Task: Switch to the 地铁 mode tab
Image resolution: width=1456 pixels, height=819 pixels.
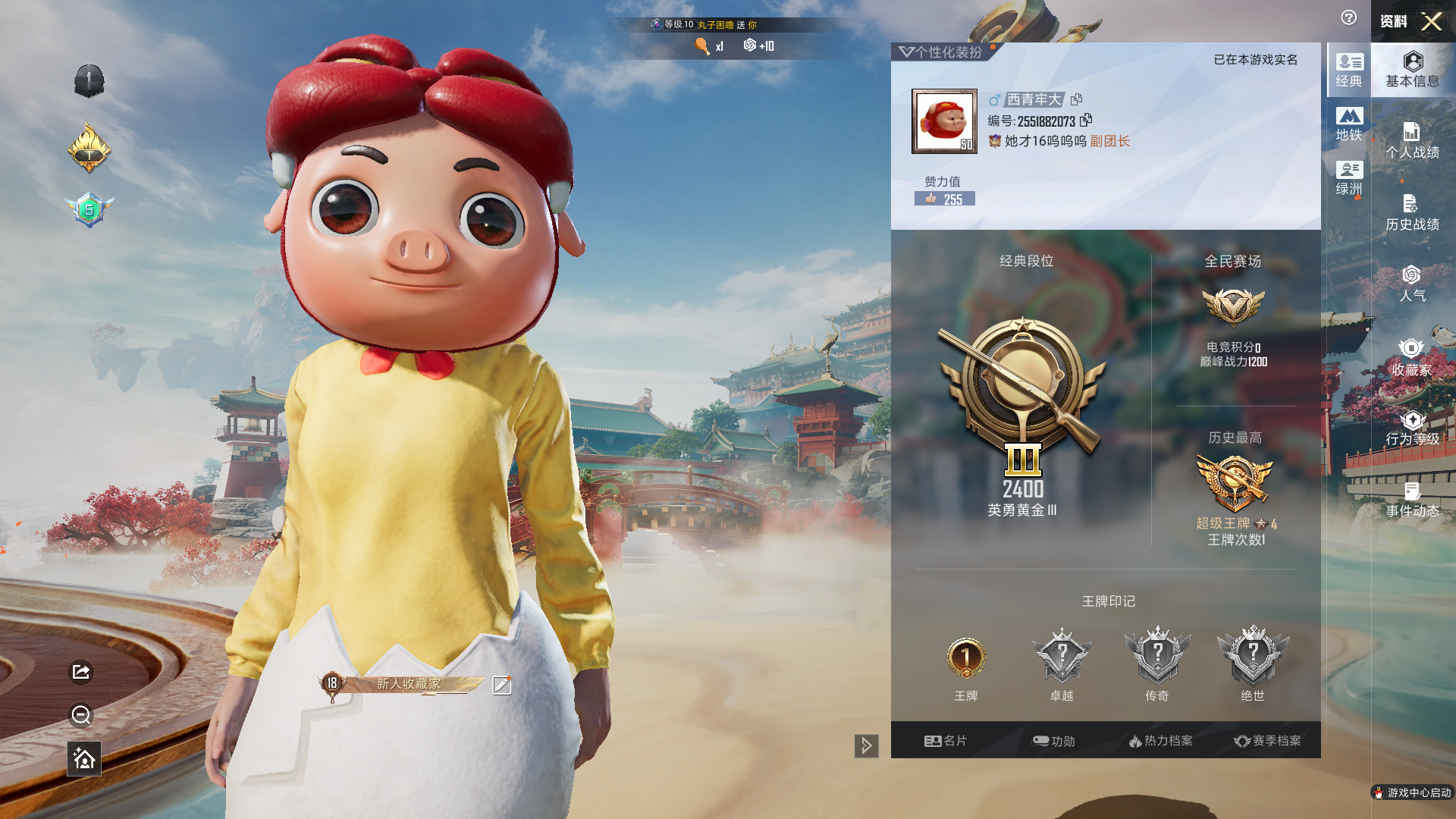Action: 1349,124
